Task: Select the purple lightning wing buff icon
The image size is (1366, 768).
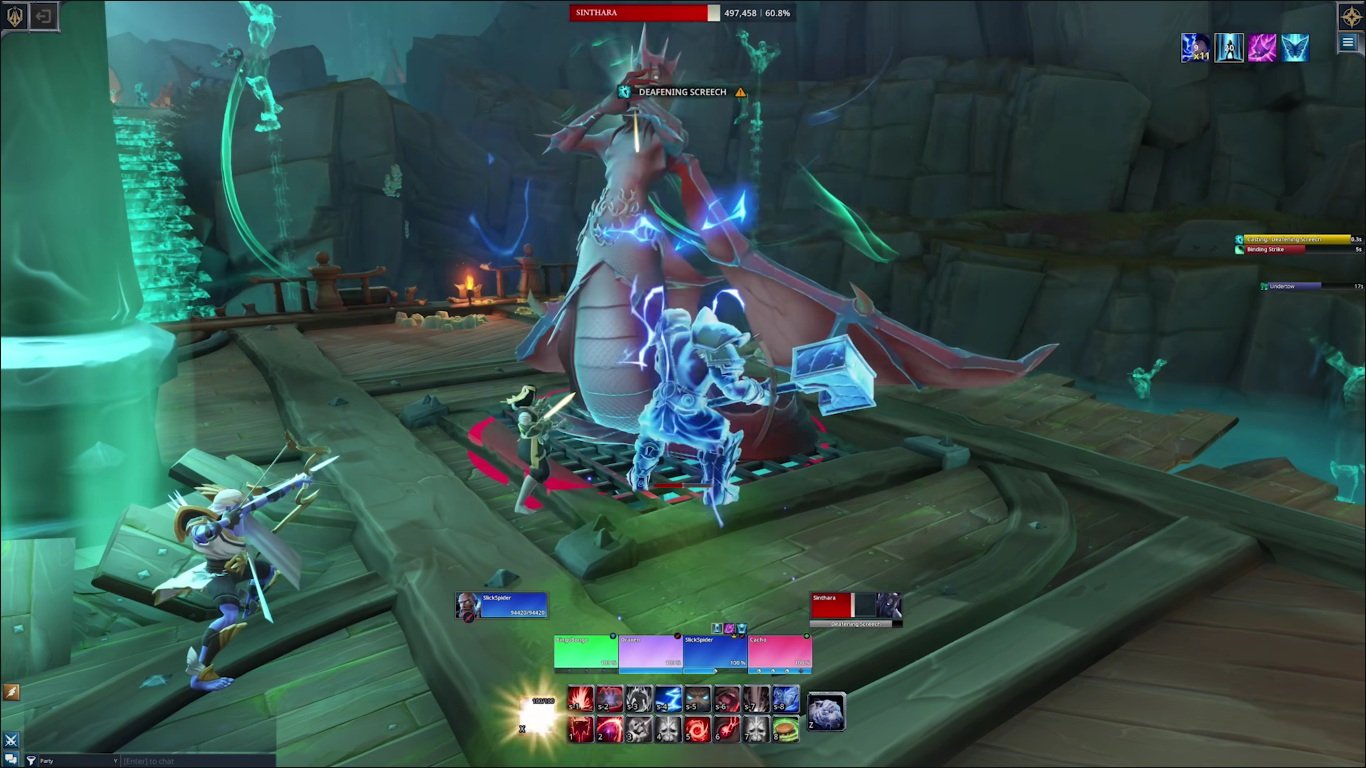Action: pyautogui.click(x=1262, y=47)
